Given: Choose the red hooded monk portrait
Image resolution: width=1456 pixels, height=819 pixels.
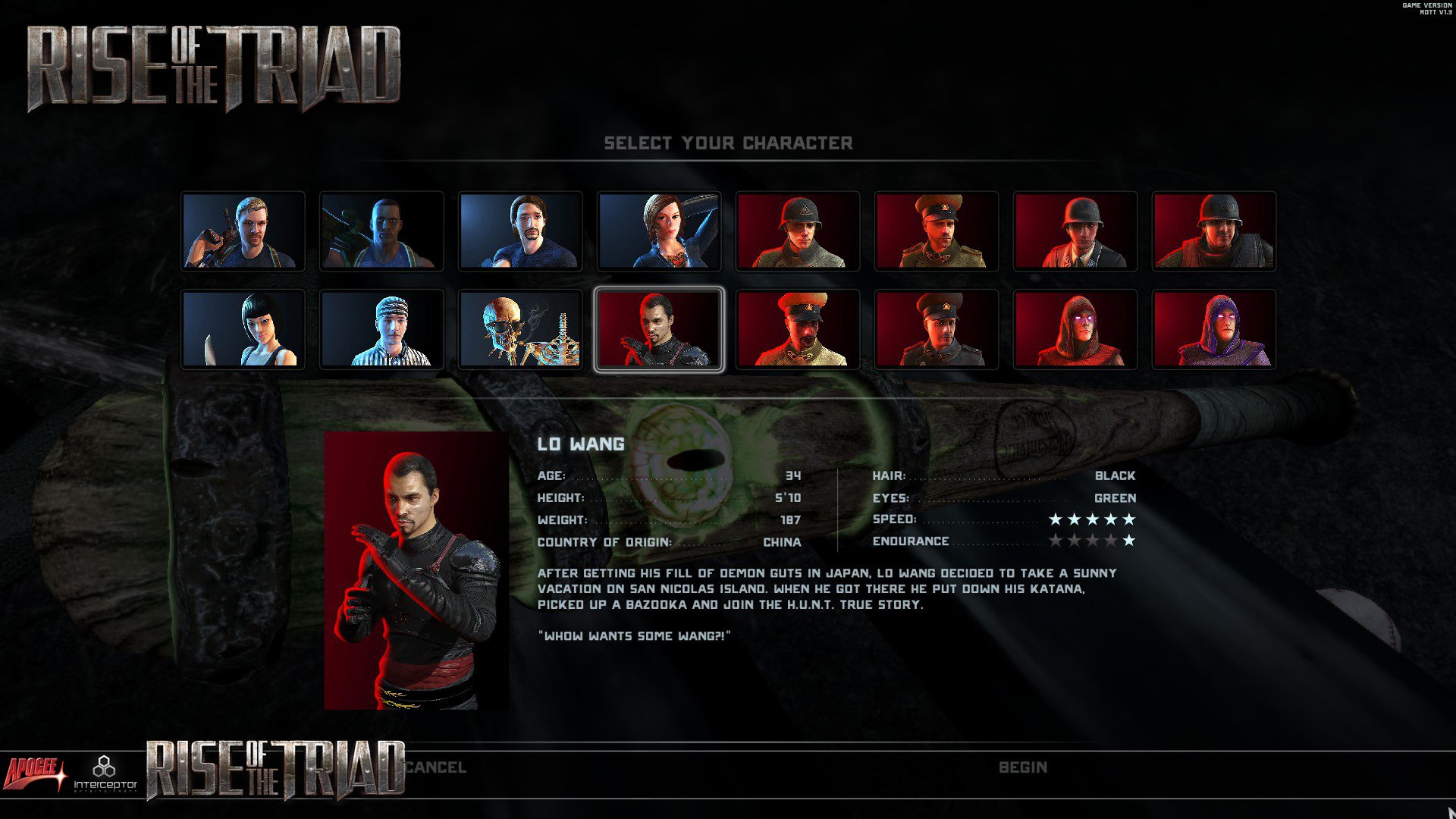Looking at the screenshot, I should [x=1075, y=329].
